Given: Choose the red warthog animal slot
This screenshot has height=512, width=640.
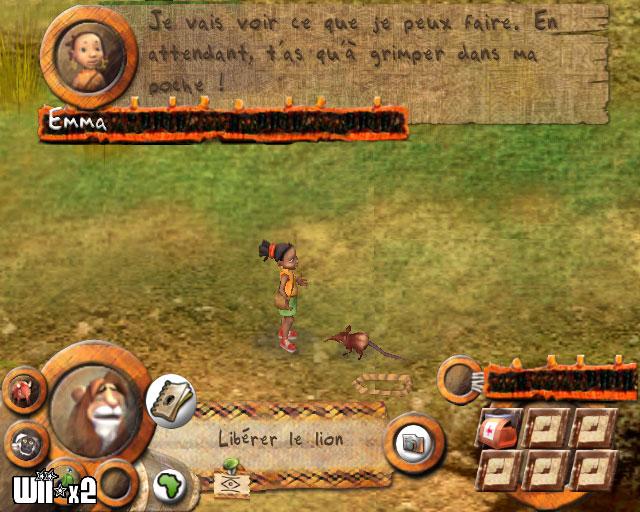Looking at the screenshot, I should coord(24,390).
